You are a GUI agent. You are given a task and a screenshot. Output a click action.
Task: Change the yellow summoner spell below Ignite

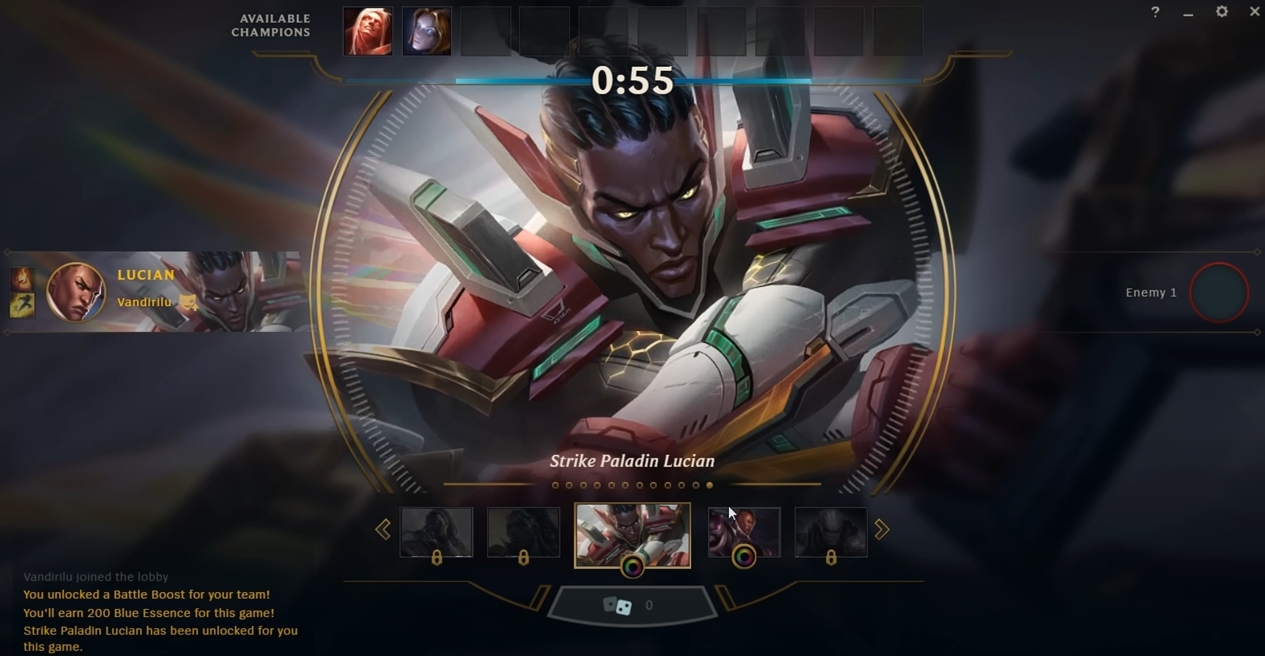coord(22,305)
